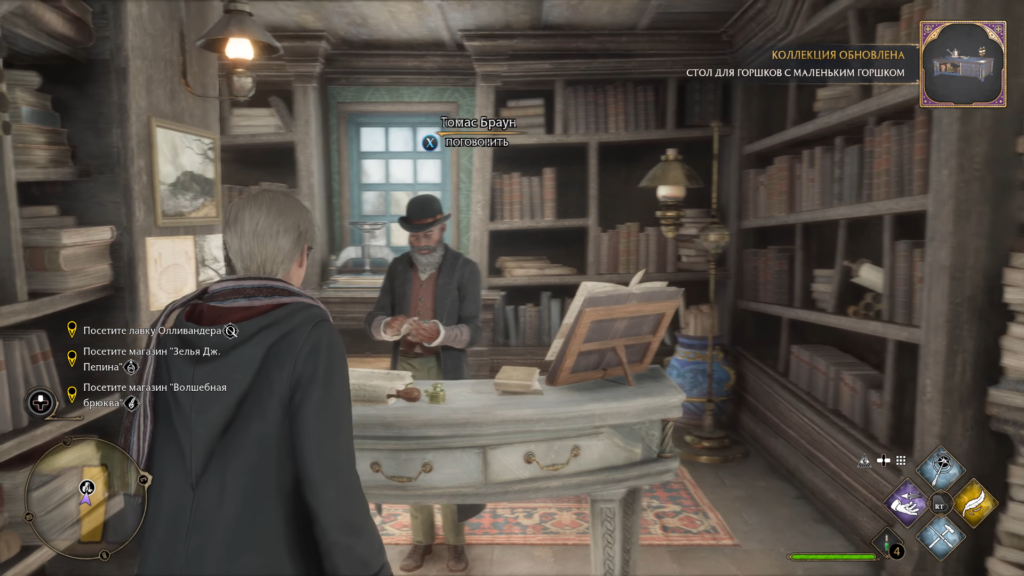
Task: Click the 'Томас Браун' talk prompt label
Action: click(476, 123)
